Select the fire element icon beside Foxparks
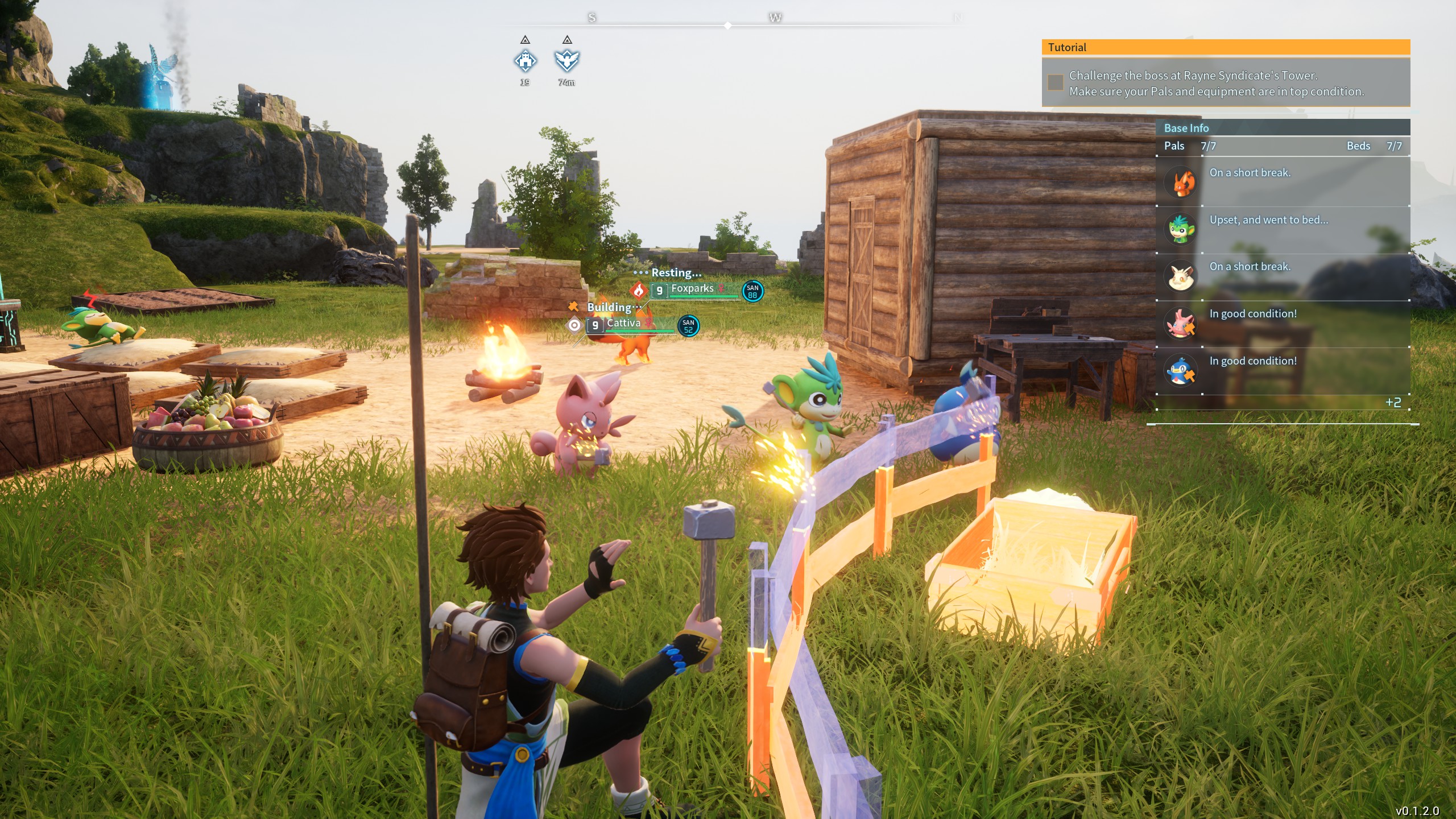Viewport: 1456px width, 819px height. point(639,291)
